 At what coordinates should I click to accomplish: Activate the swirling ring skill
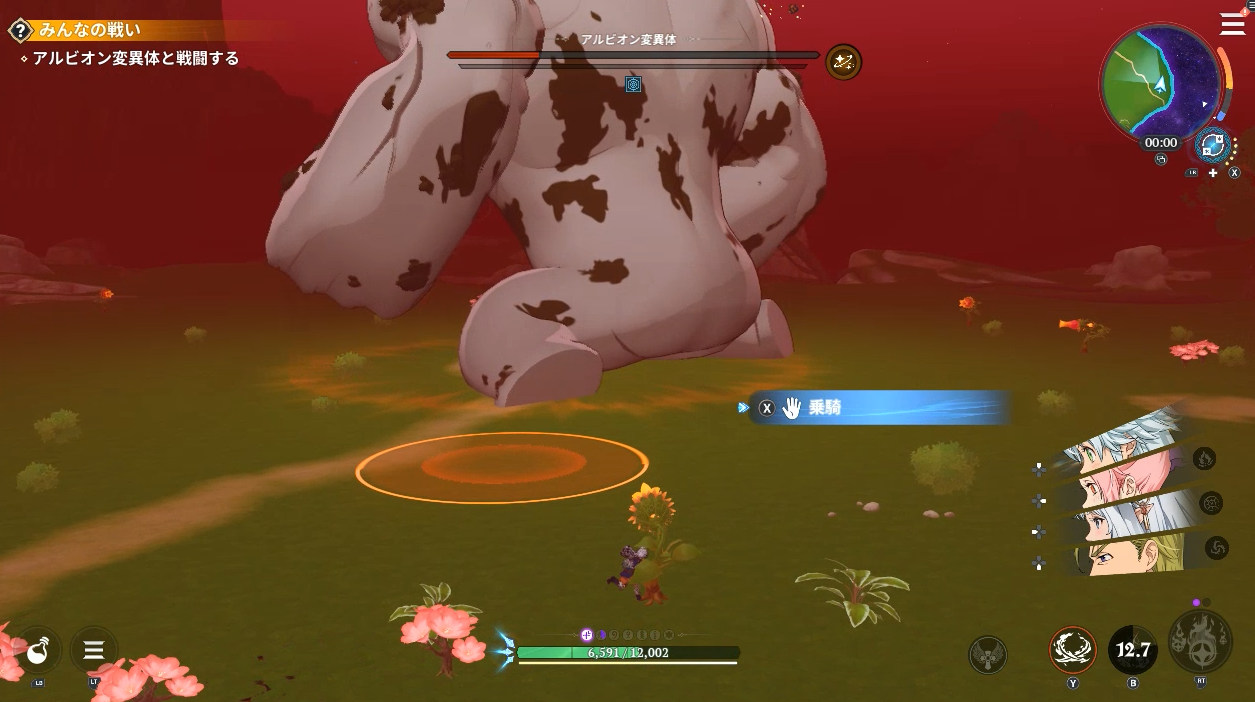[1073, 650]
